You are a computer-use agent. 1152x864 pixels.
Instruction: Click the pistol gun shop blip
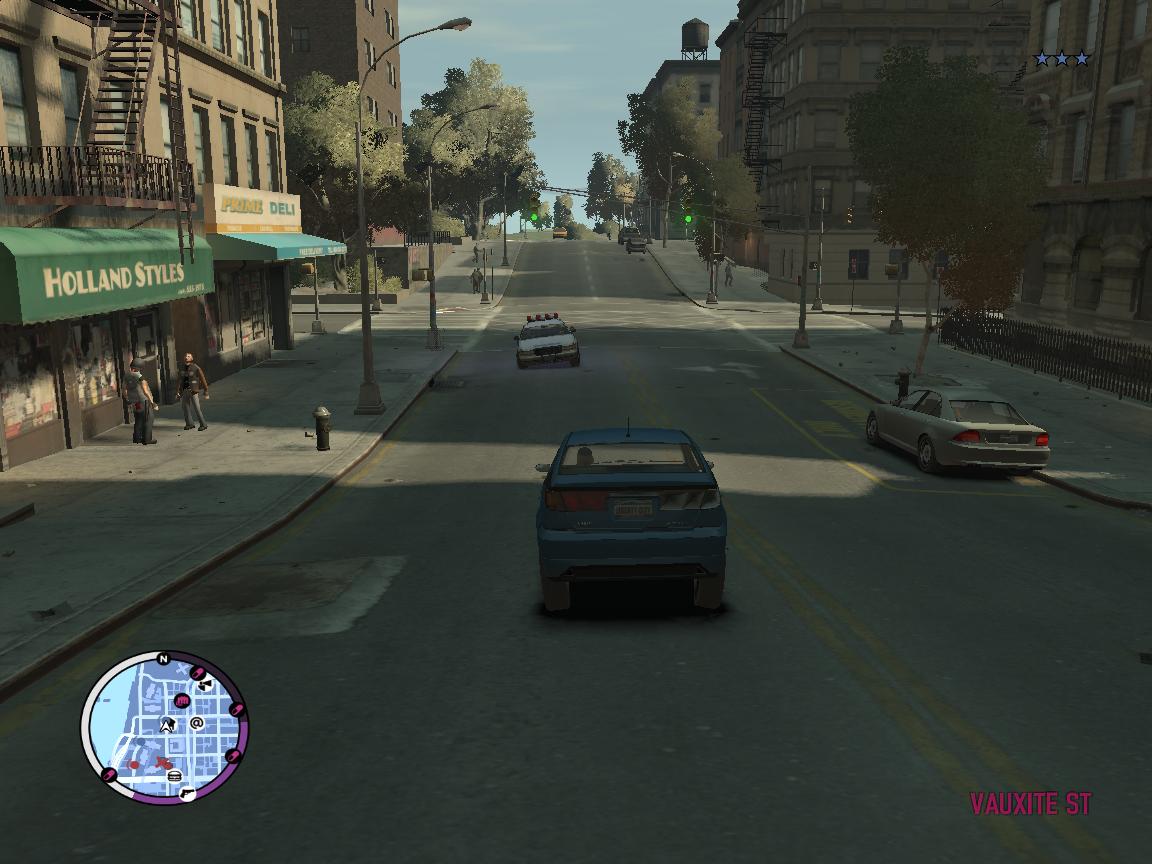point(187,792)
